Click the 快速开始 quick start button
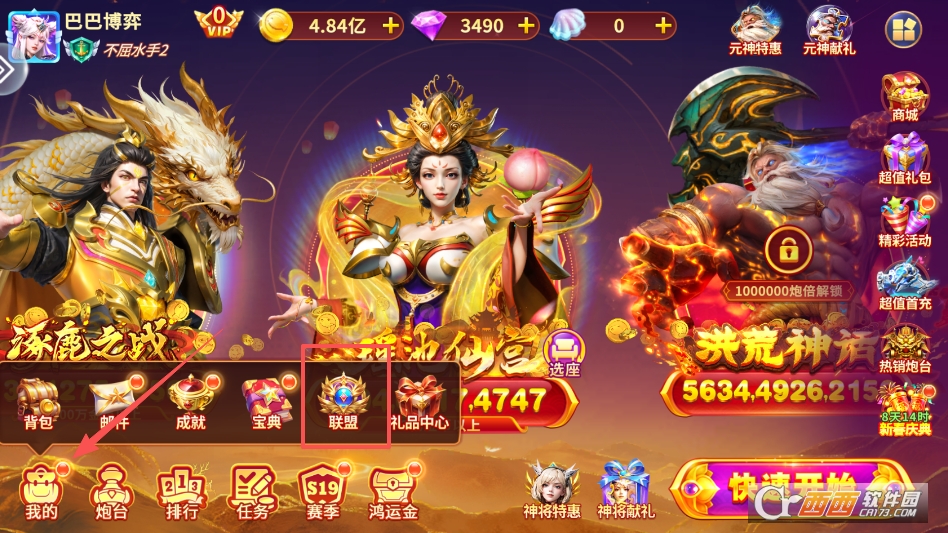This screenshot has height=533, width=948. click(790, 490)
